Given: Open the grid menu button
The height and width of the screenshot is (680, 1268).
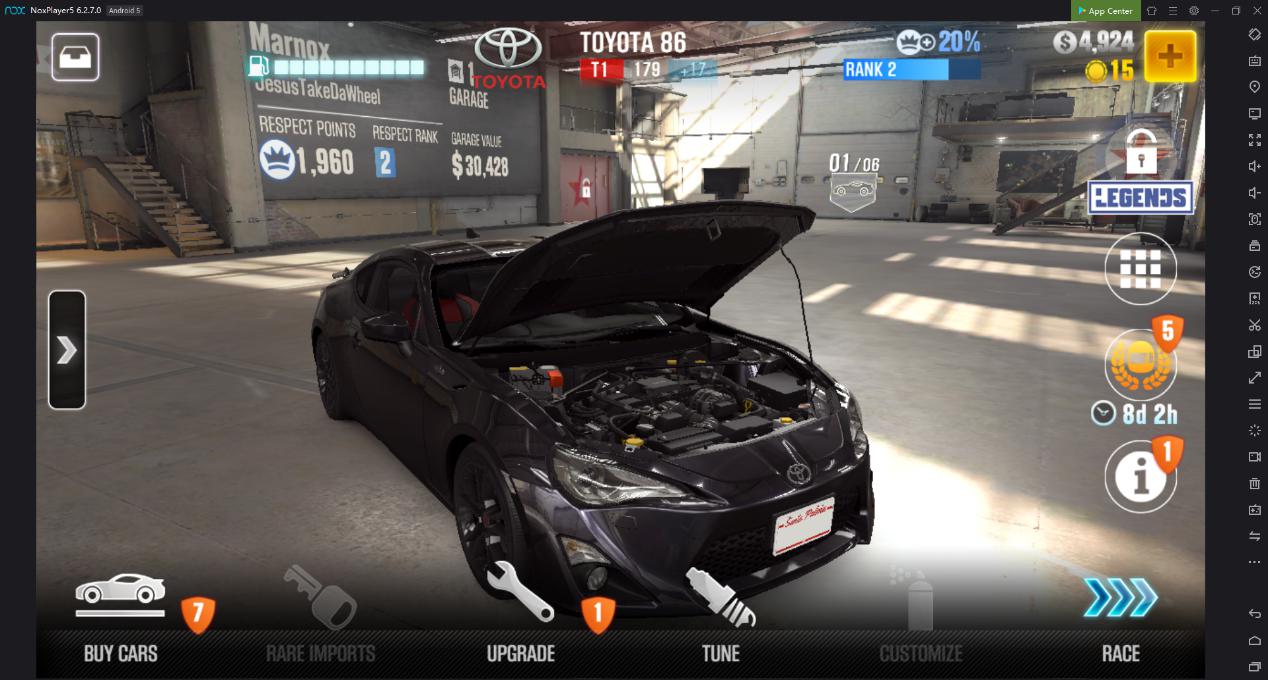Looking at the screenshot, I should (x=1140, y=269).
